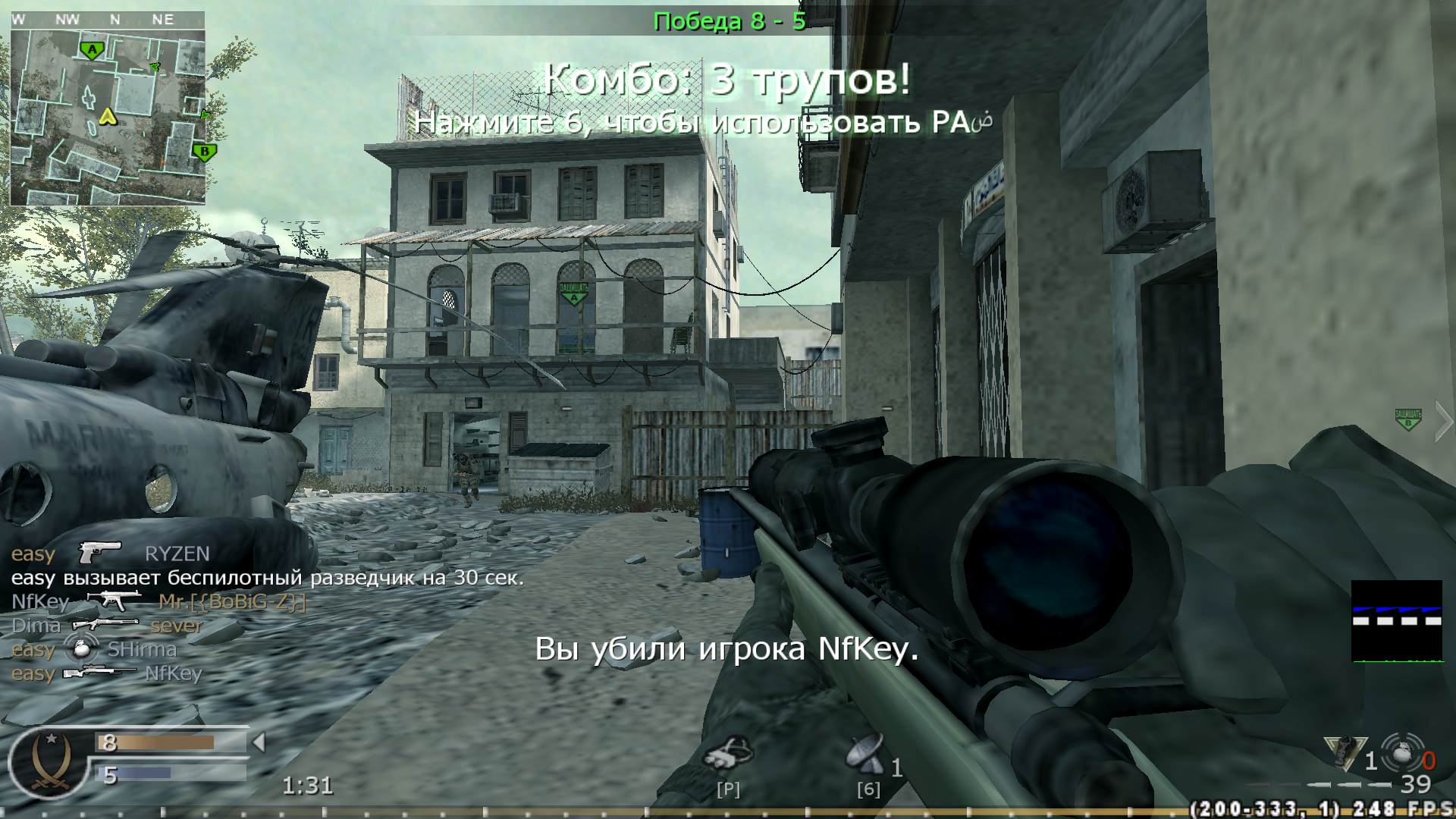The height and width of the screenshot is (819, 1456).
Task: Toggle the objective A marker on the minimap
Action: pos(91,49)
